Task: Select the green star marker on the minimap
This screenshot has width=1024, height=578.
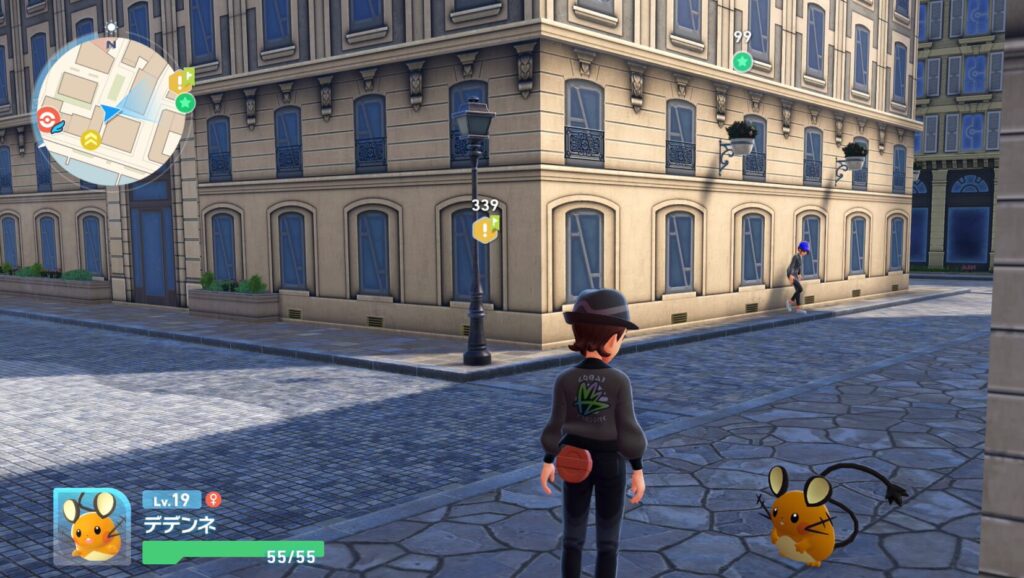Action: point(184,102)
